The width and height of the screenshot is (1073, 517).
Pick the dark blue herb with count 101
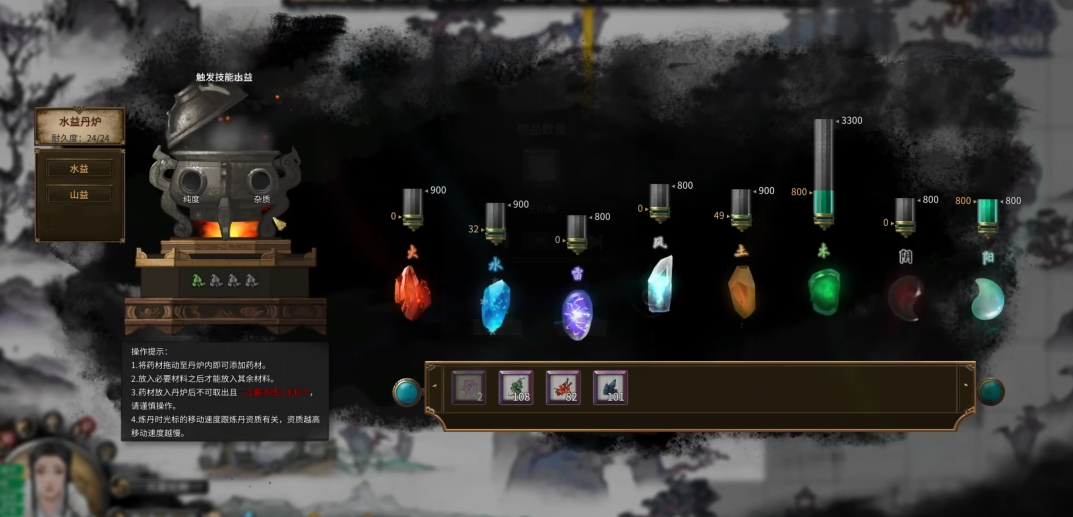(610, 387)
